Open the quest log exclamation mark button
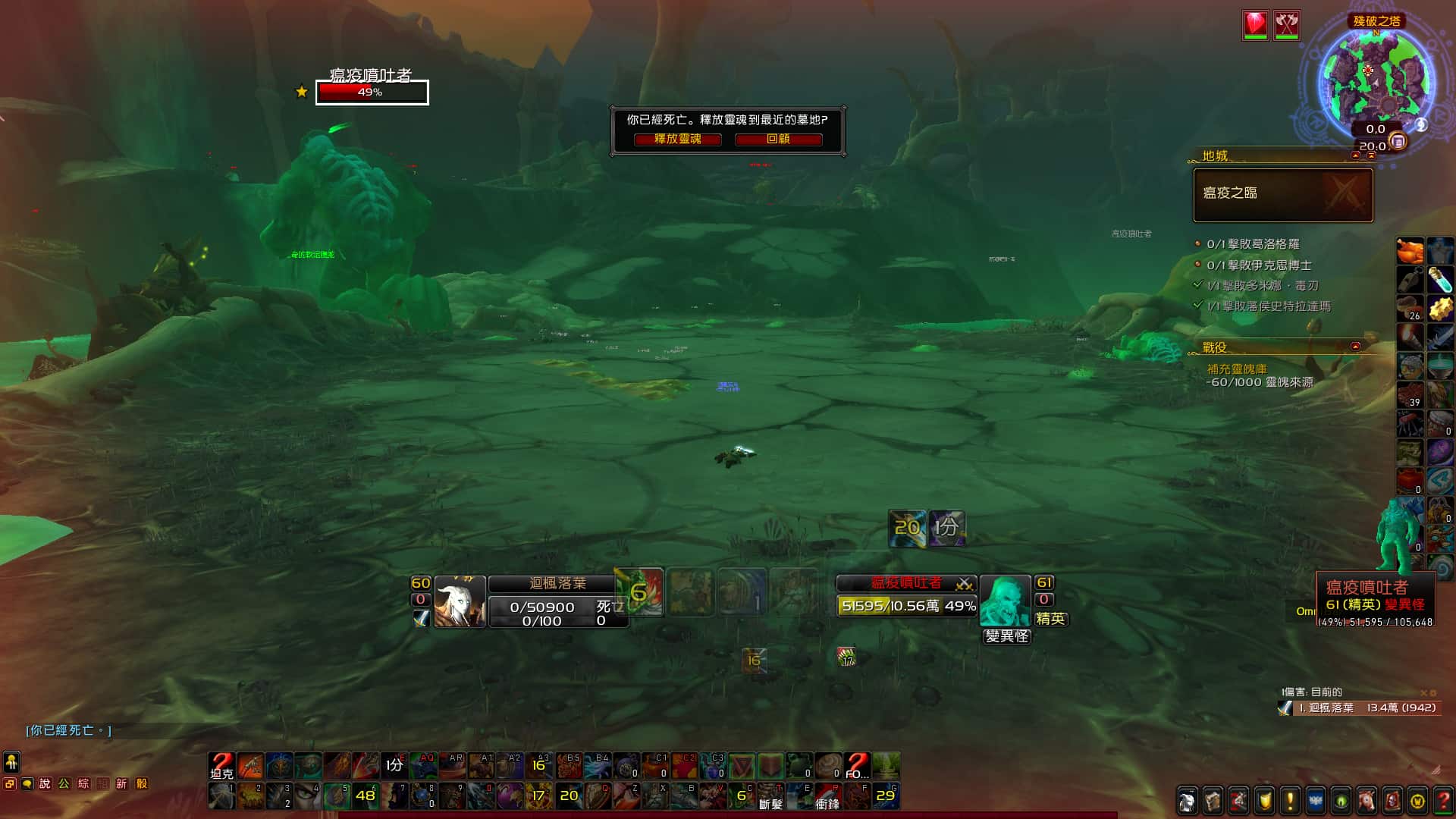The image size is (1456, 819). [x=1290, y=801]
